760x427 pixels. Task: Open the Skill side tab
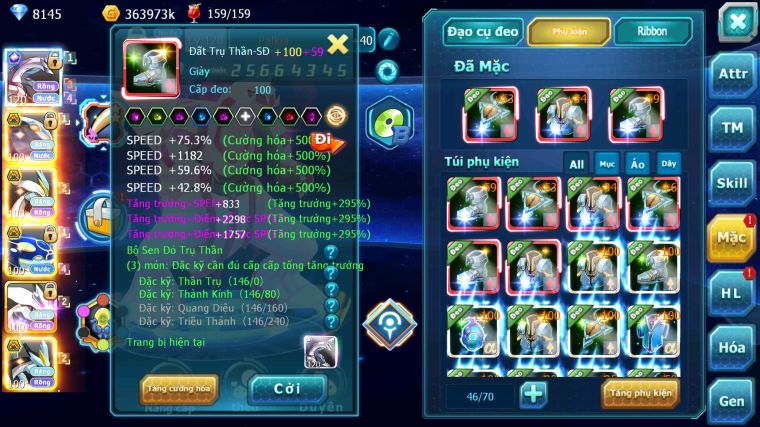732,182
